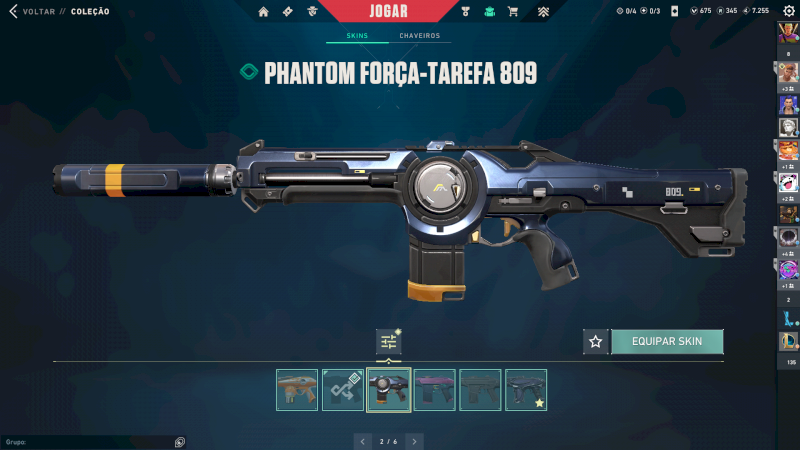
Task: Go to the previous skins page
Action: click(x=364, y=440)
